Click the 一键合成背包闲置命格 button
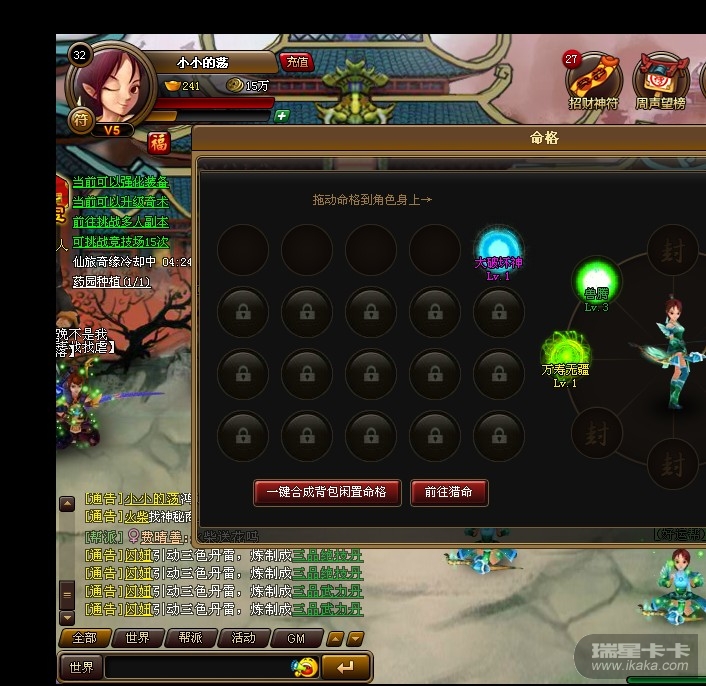Screen dimensions: 706x686 click(x=327, y=492)
